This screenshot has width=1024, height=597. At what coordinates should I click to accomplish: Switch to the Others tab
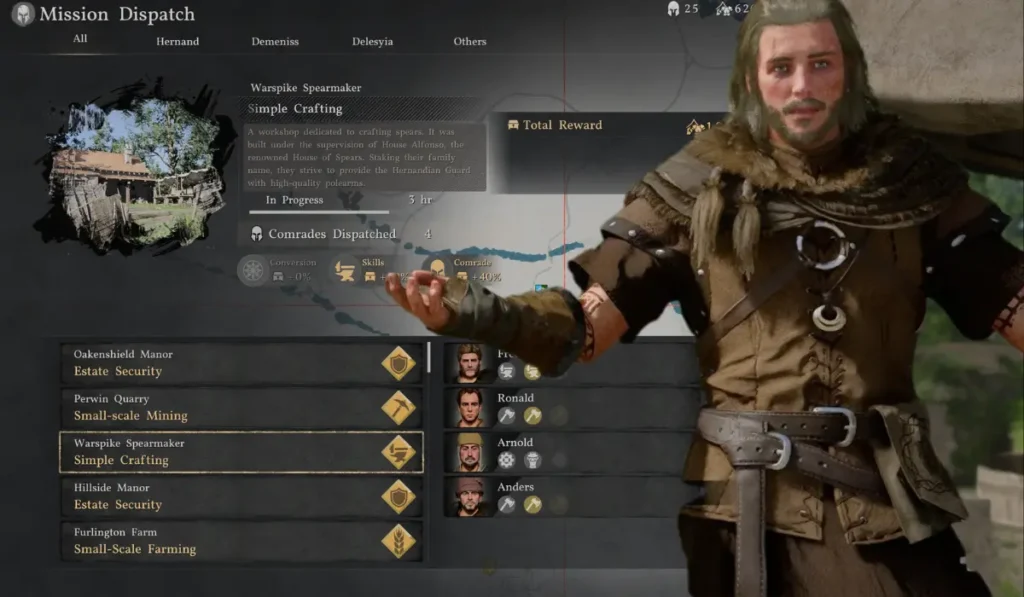click(x=469, y=42)
